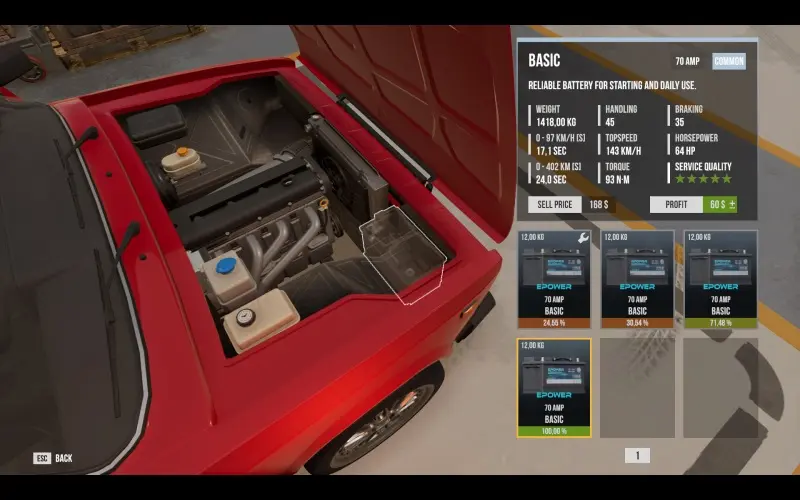Image resolution: width=800 pixels, height=500 pixels.
Task: Click the green 60 $ profit button
Action: click(x=720, y=205)
